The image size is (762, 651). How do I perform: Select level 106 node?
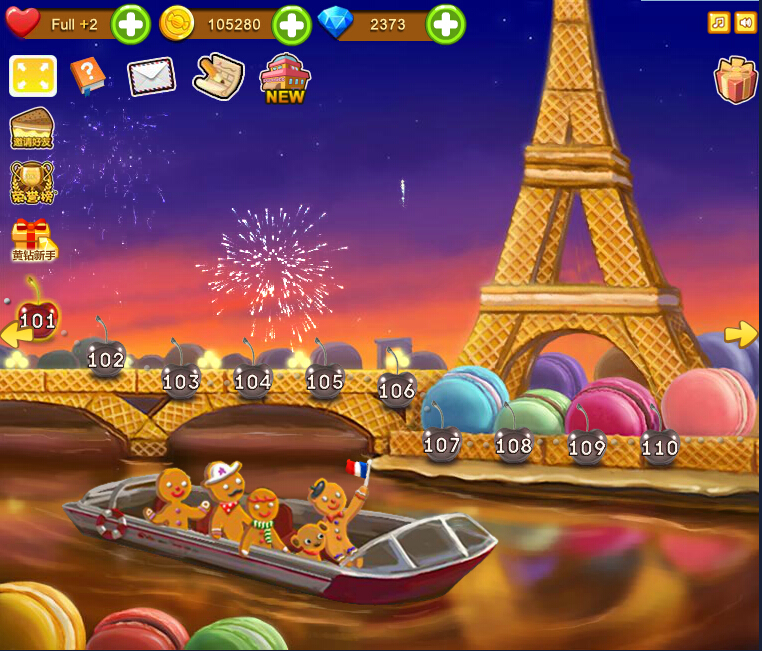pos(397,388)
